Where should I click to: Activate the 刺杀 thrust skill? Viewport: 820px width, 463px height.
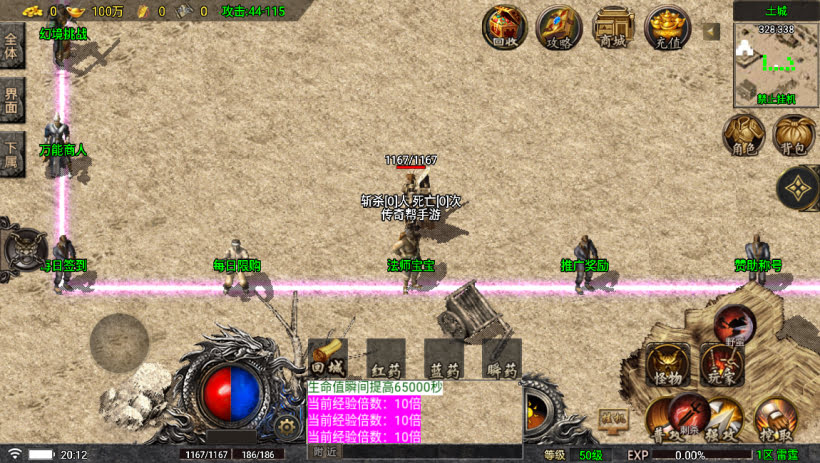click(689, 413)
